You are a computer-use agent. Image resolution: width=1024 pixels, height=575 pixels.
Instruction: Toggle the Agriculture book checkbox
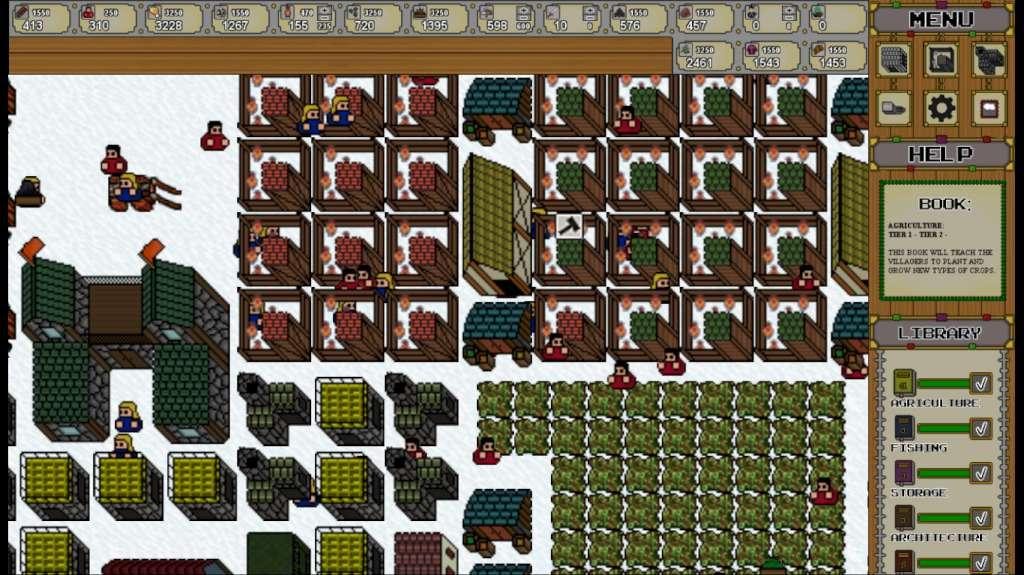(981, 383)
